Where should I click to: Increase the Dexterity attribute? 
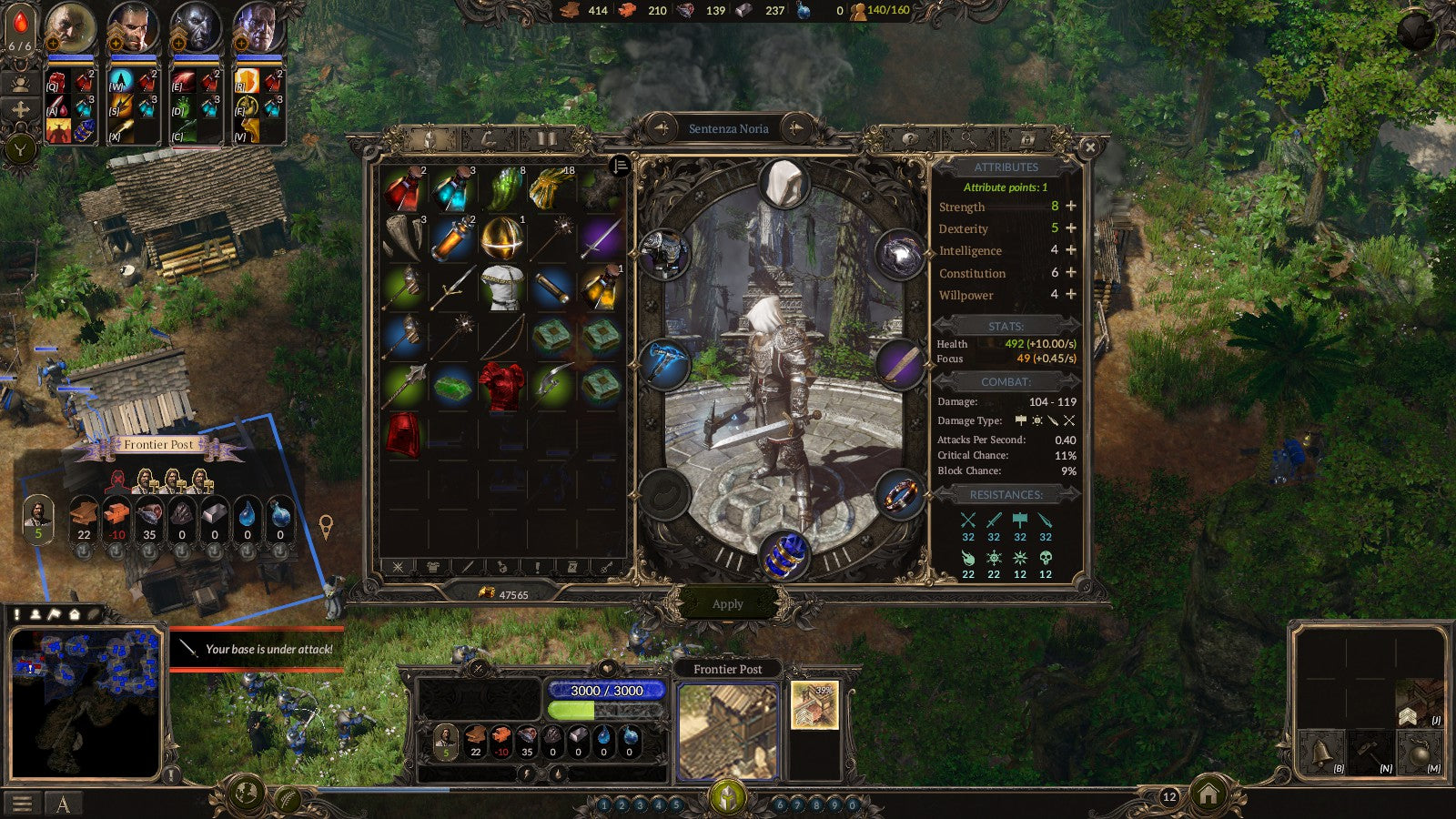[1071, 228]
